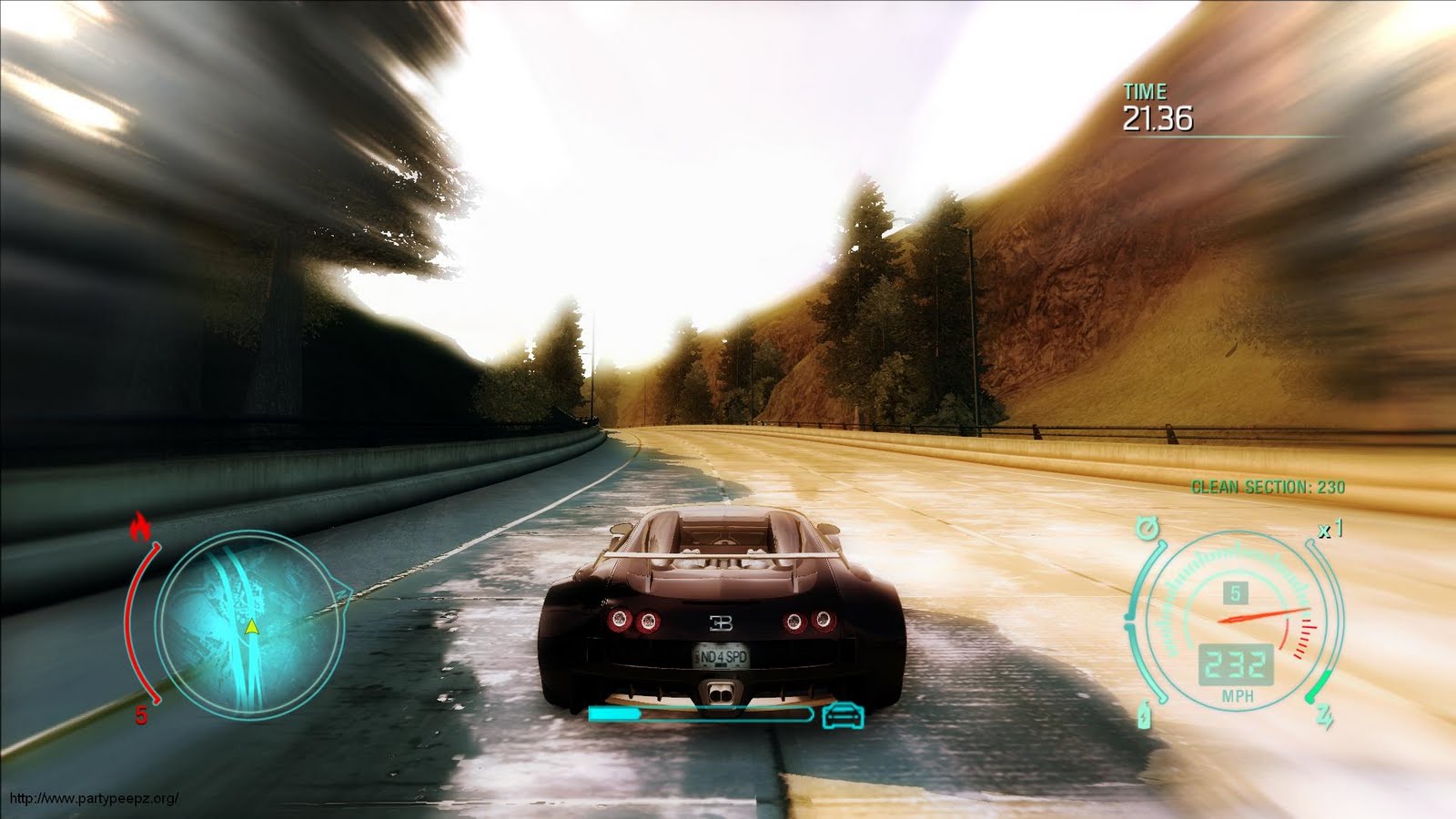The image size is (1456, 819).
Task: Click the nitrous bottle icon
Action: coord(1144,714)
